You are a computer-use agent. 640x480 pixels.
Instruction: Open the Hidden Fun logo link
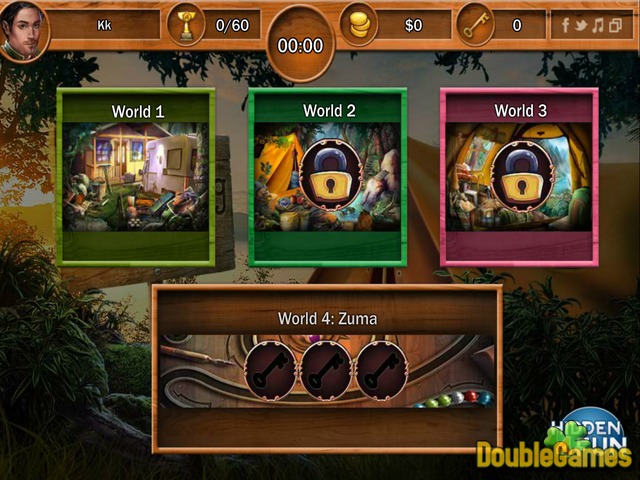tap(590, 428)
